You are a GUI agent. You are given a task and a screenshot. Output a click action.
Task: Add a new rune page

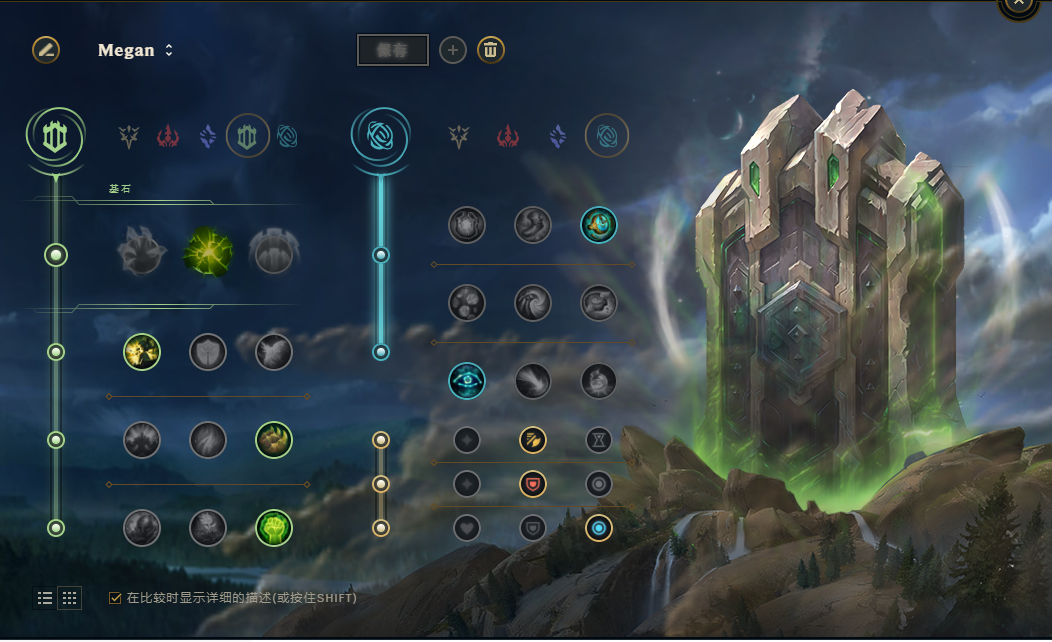(453, 50)
